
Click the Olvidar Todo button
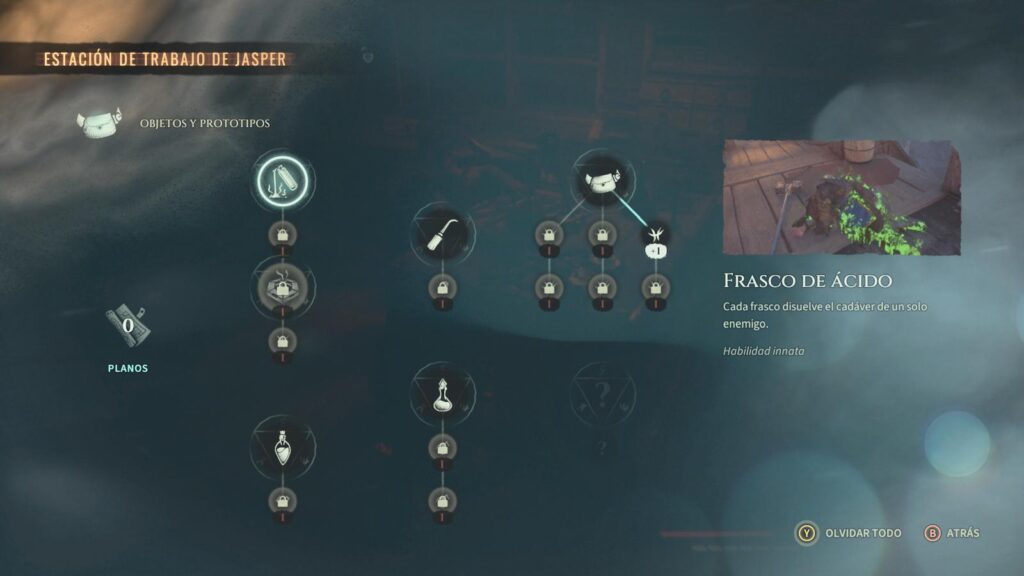pos(848,533)
